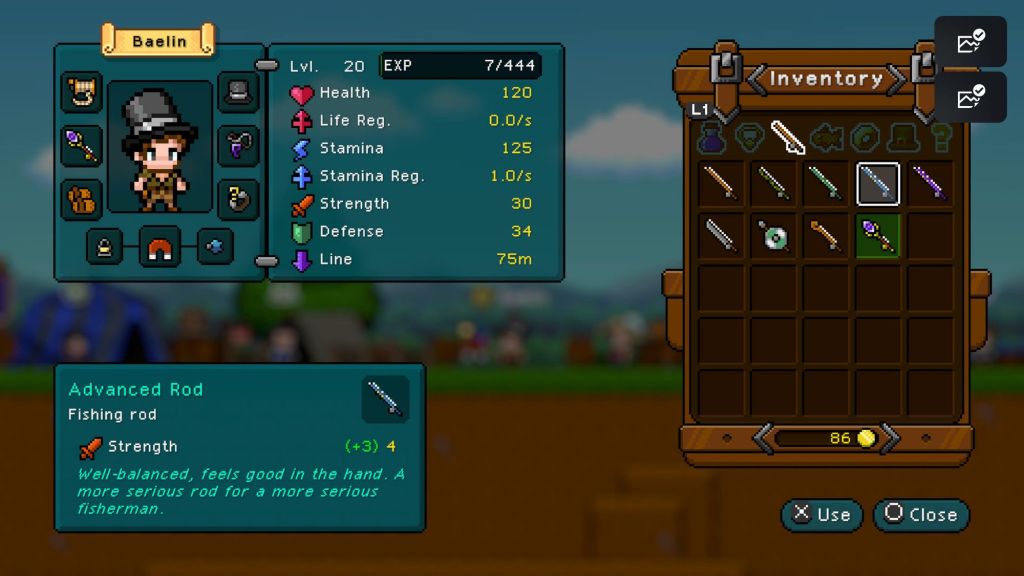Viewport: 1024px width, 576px height.
Task: Choose the purple fishing rod slot
Action: coord(930,184)
